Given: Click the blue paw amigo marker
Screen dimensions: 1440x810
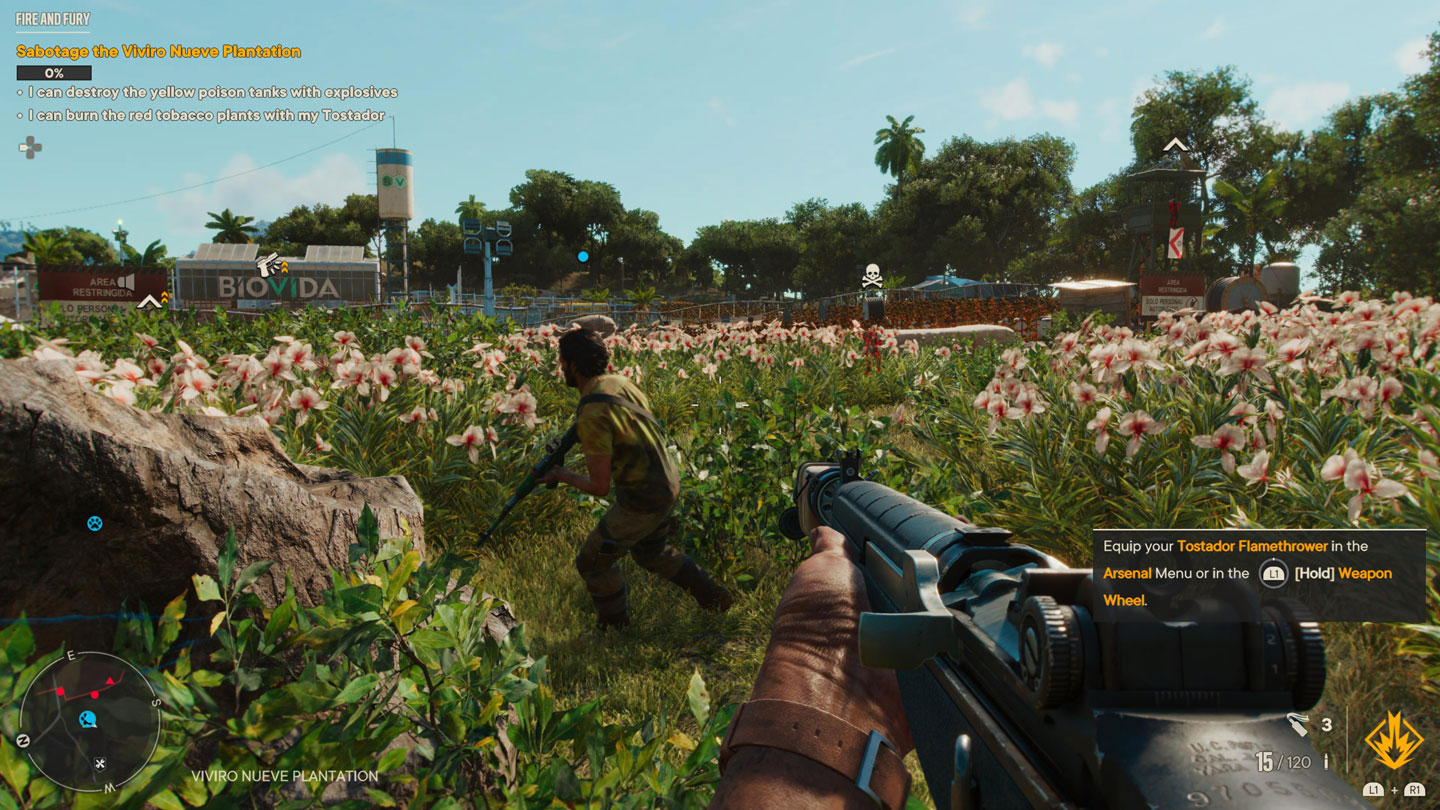Looking at the screenshot, I should point(94,522).
